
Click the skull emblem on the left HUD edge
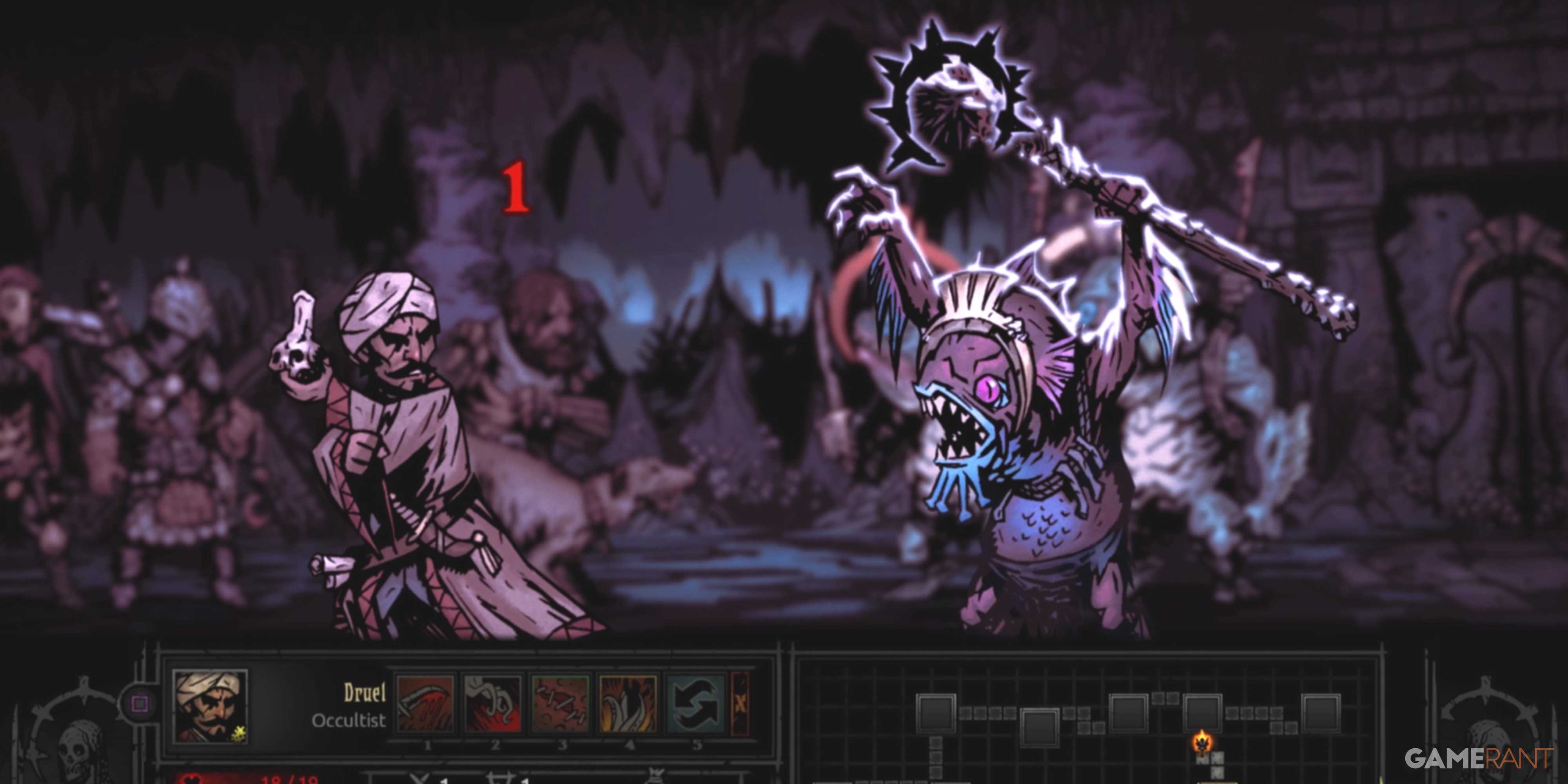click(x=75, y=749)
